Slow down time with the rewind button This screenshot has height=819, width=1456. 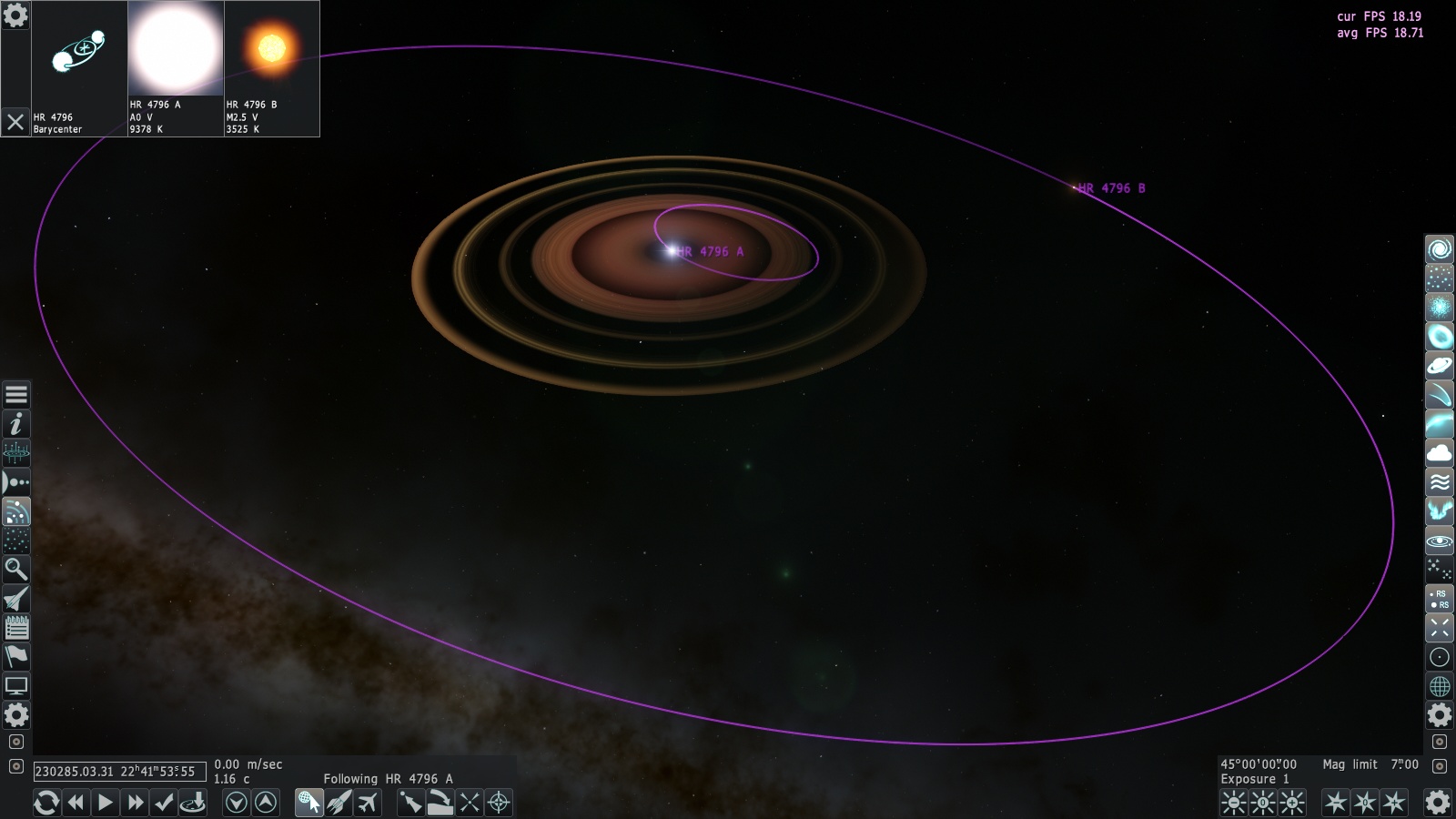click(76, 803)
